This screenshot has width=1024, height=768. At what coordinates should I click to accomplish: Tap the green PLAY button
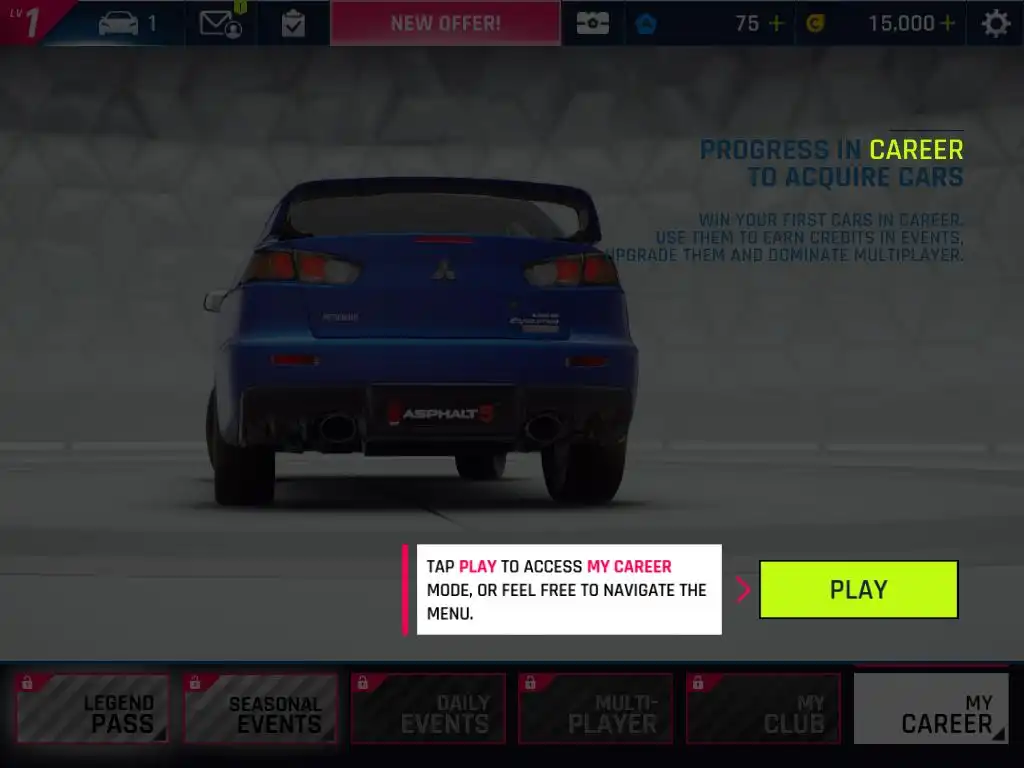click(858, 589)
